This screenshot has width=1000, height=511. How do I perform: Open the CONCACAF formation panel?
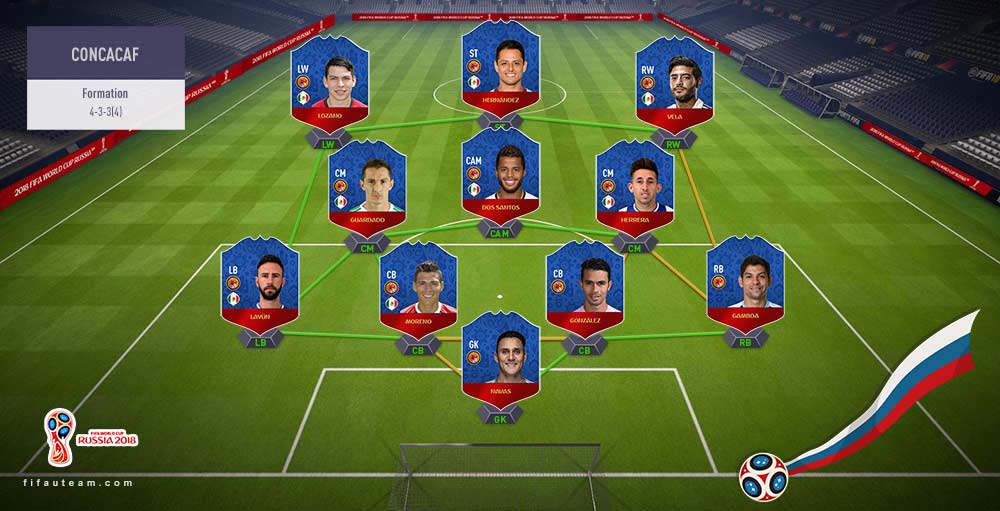[105, 78]
